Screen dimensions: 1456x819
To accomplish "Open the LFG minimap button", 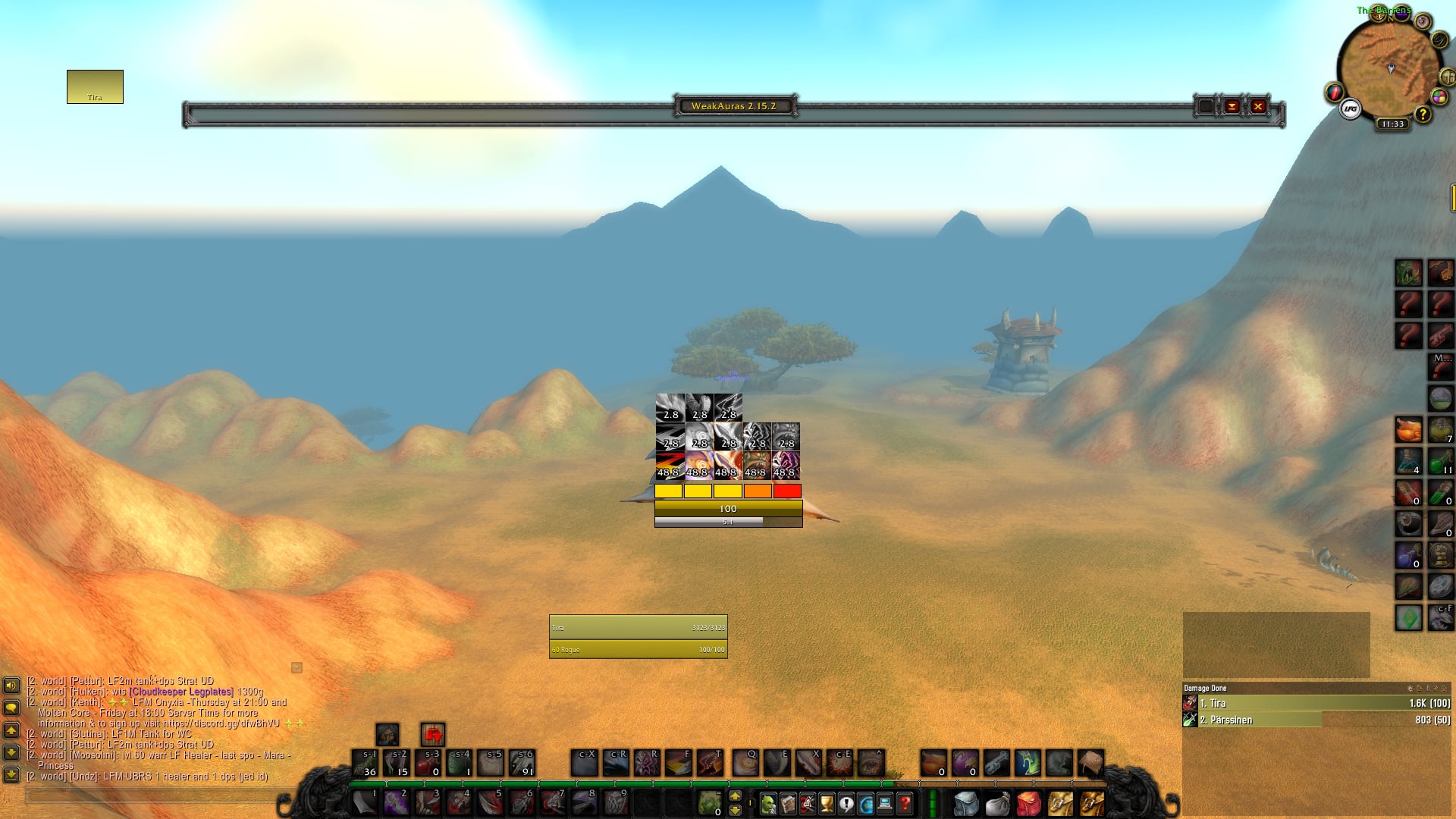I will click(x=1350, y=109).
